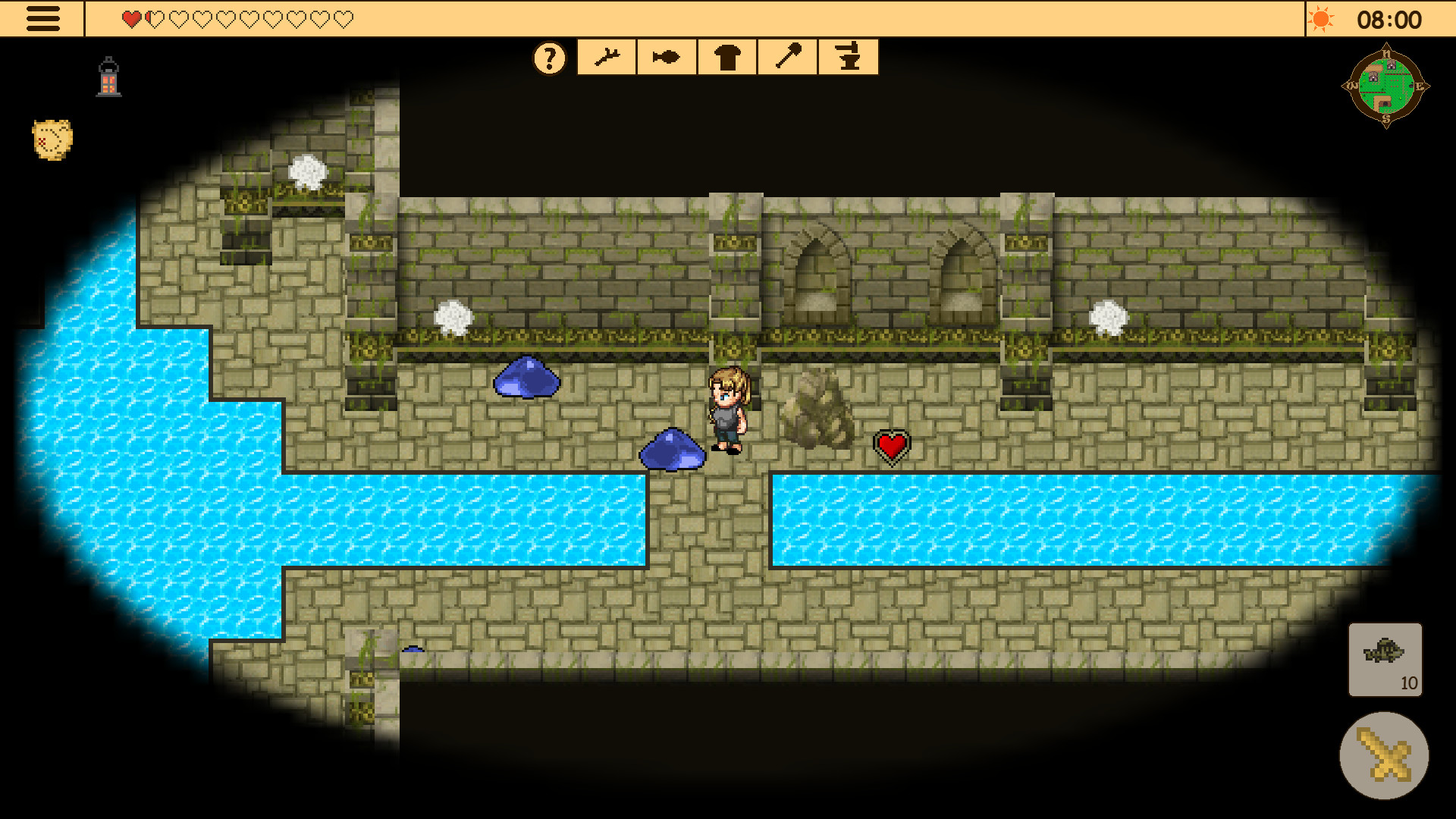Select the stick crafting icon in toolbar
This screenshot has width=1456, height=819.
click(x=607, y=56)
